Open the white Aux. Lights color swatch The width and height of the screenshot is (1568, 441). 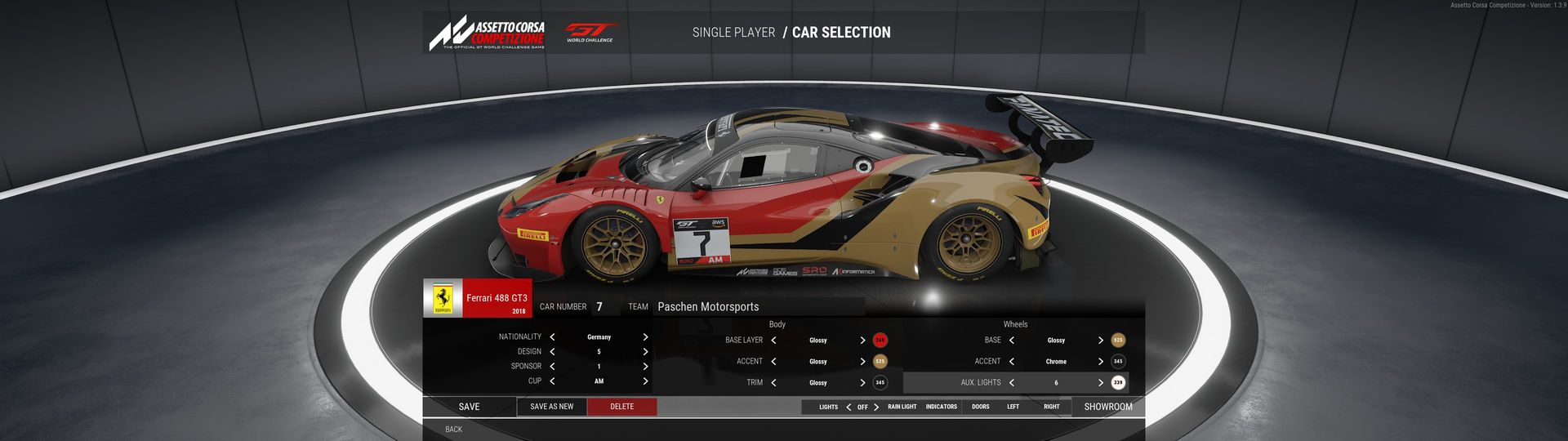point(1118,383)
